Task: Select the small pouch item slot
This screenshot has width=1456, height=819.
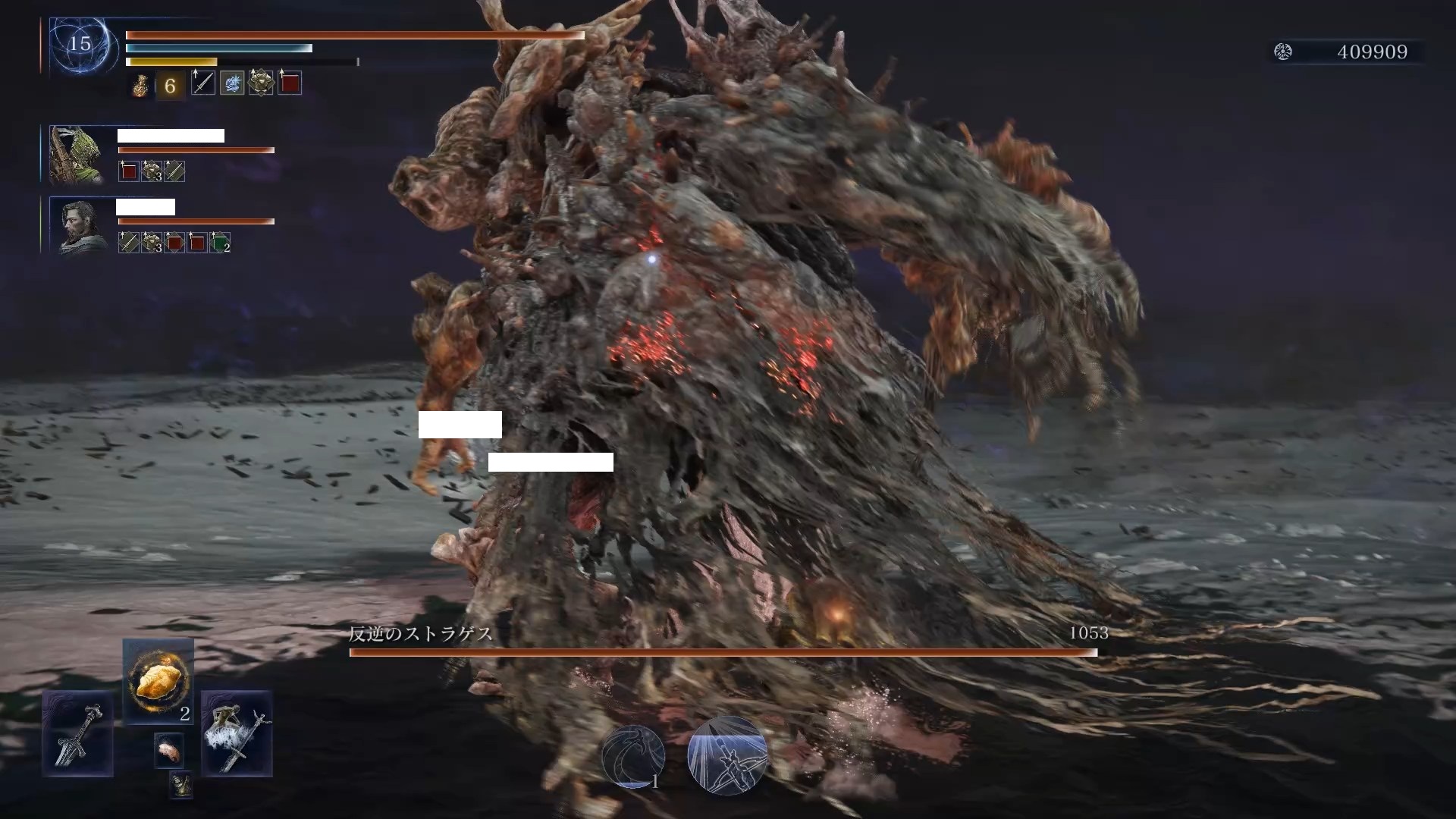Action: [x=180, y=785]
